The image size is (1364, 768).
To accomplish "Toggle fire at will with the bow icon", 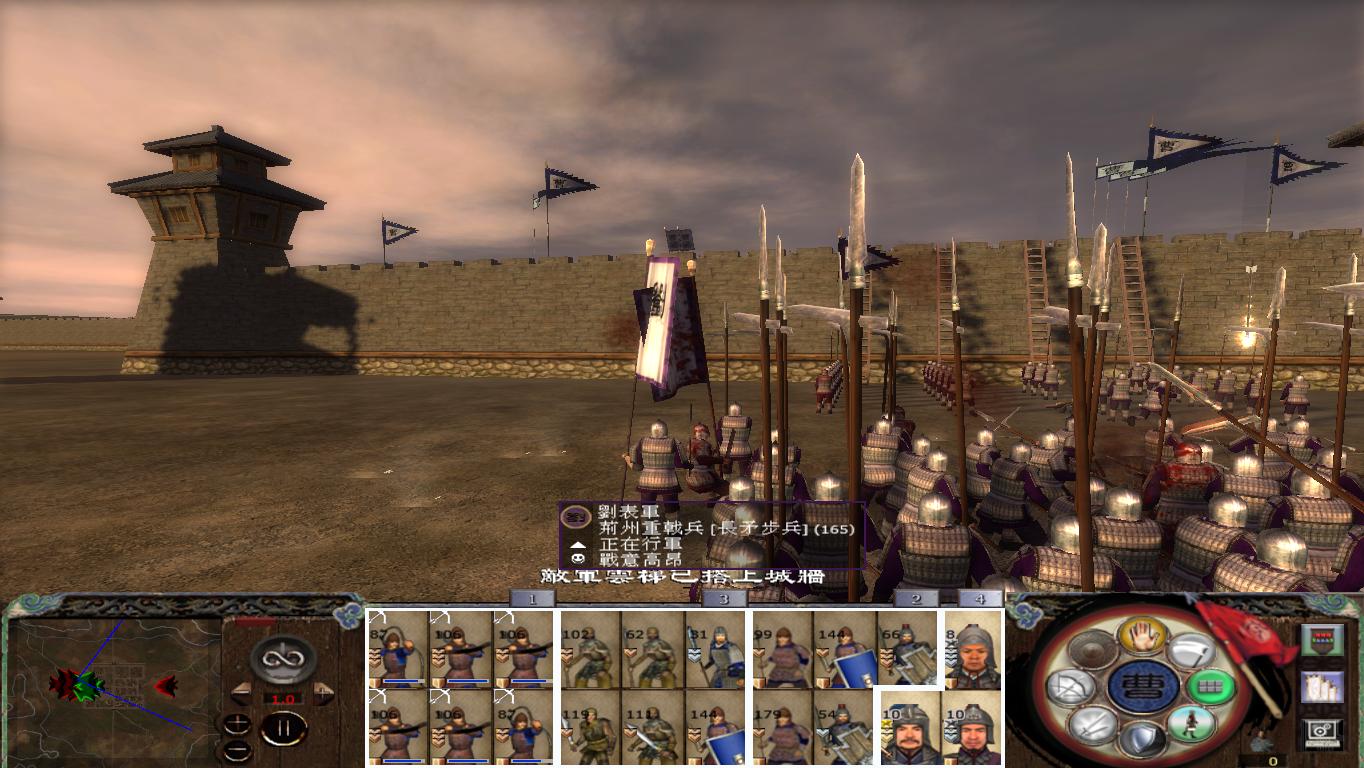I will [1072, 686].
